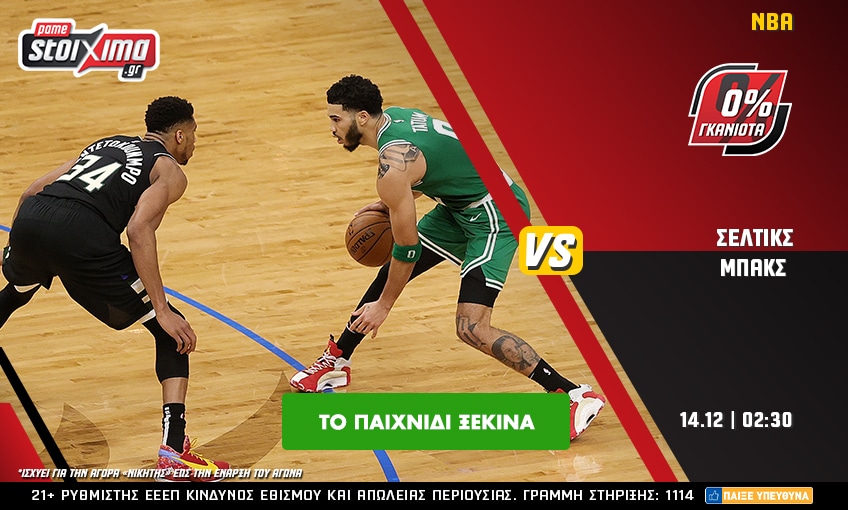Click the green ΤΟ ΠΑΙΧΝΙΔΙ ΞΕΚΙΝΑ button
The width and height of the screenshot is (848, 510).
(x=426, y=422)
